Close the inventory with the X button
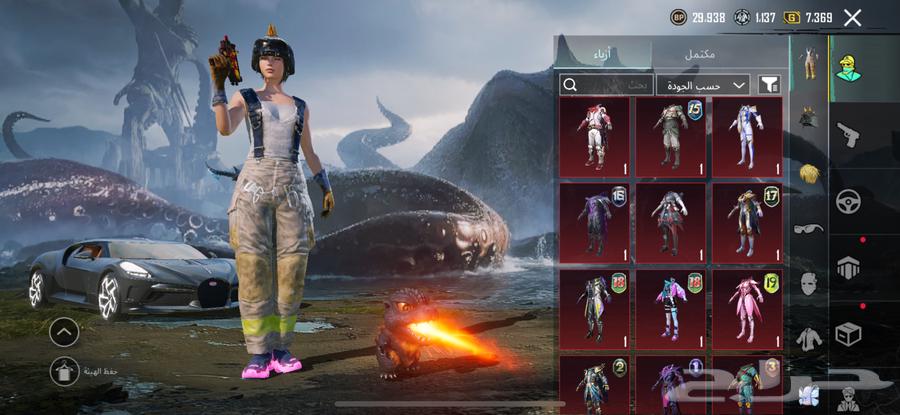The height and width of the screenshot is (415, 900). coord(852,17)
